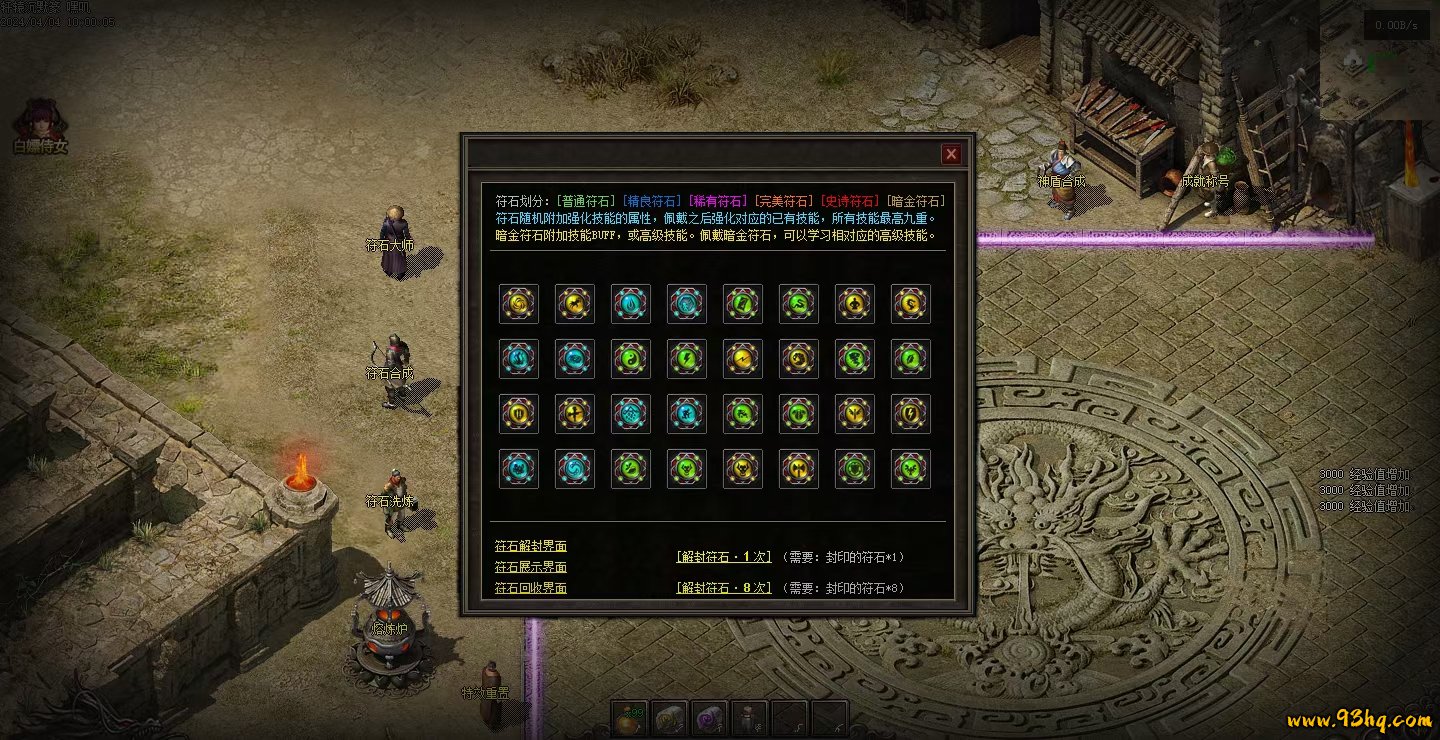
Task: Select the green tornado rune stone
Action: point(855,359)
